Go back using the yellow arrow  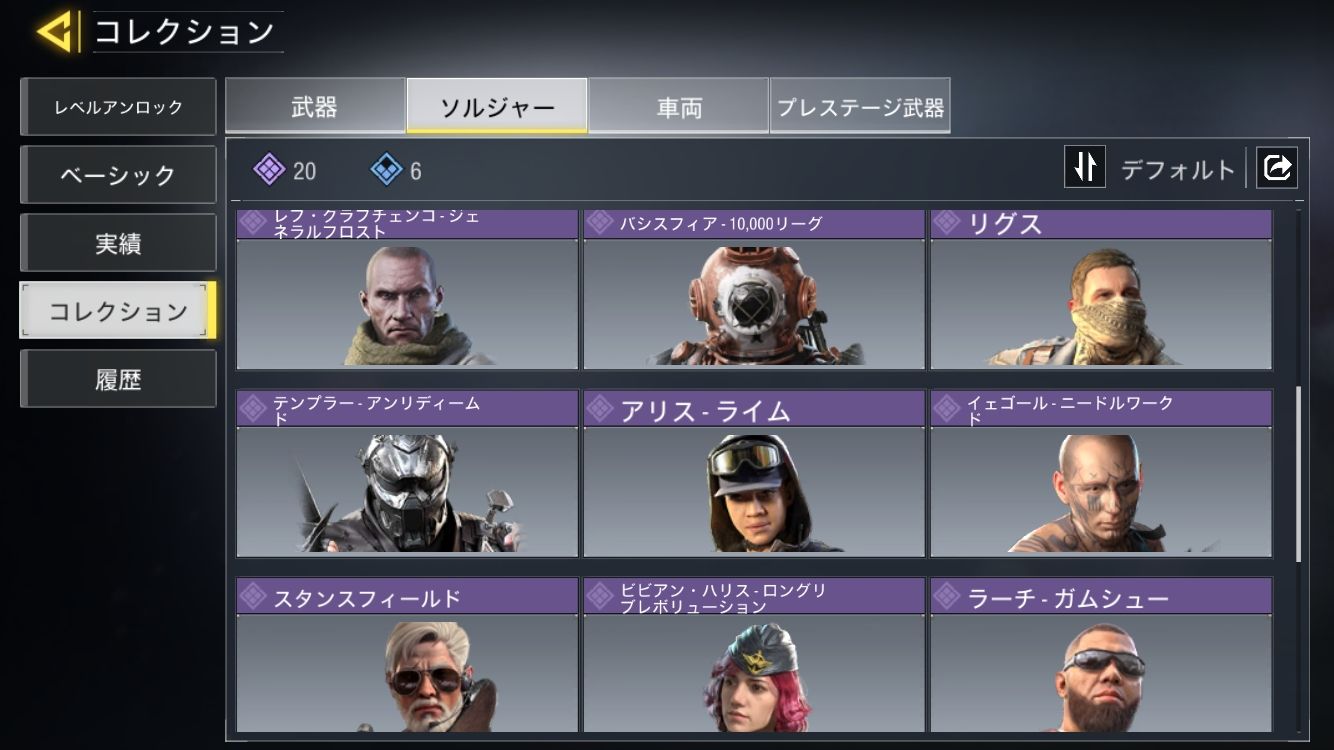(55, 32)
